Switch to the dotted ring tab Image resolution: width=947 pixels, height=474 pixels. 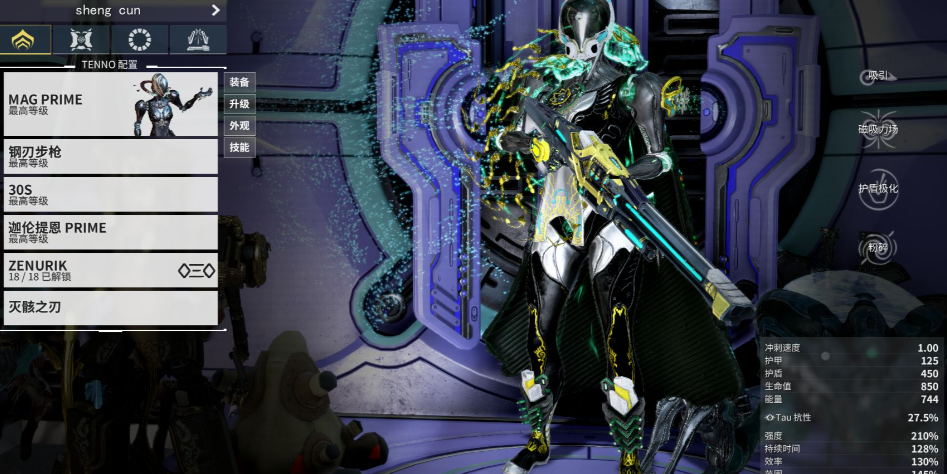139,40
